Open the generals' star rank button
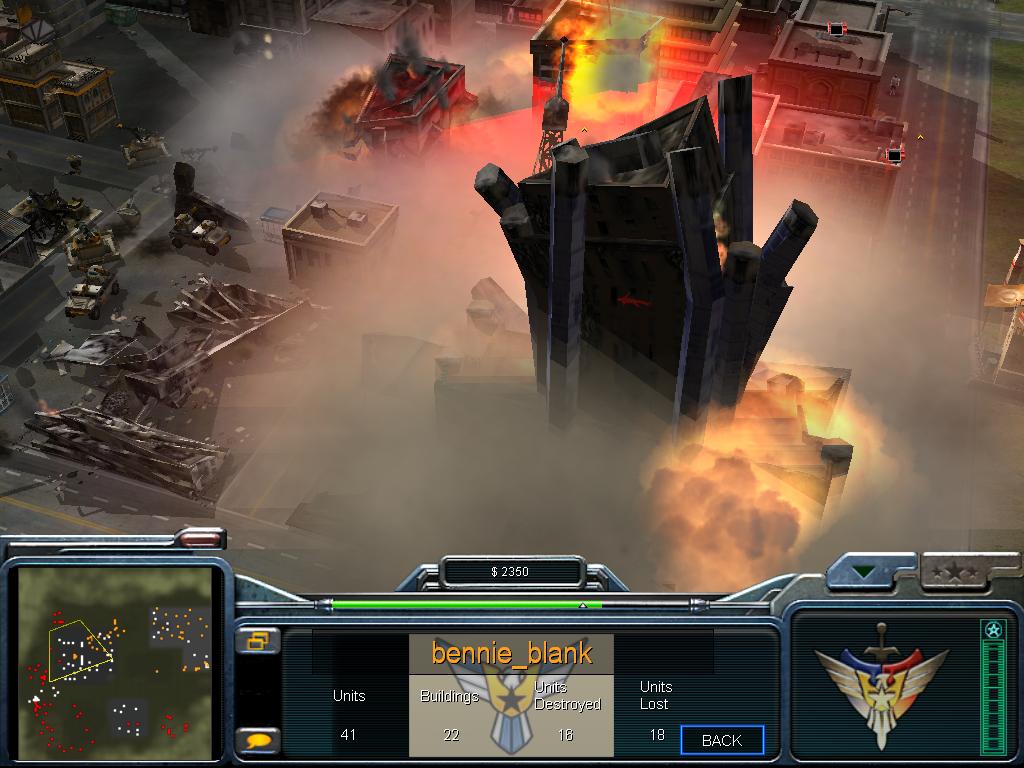Viewport: 1024px width, 768px height. [953, 574]
